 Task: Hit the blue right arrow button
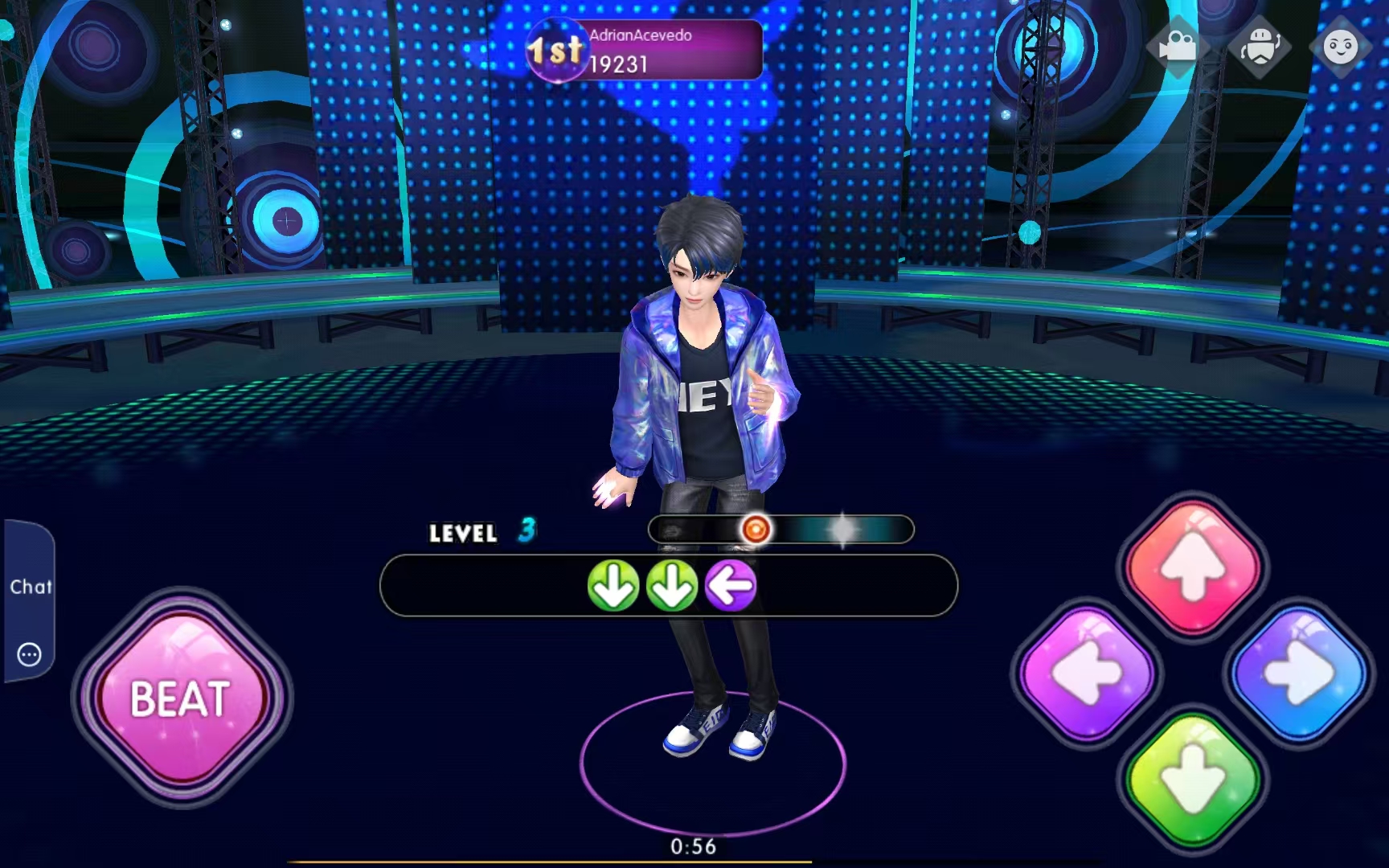click(1298, 672)
